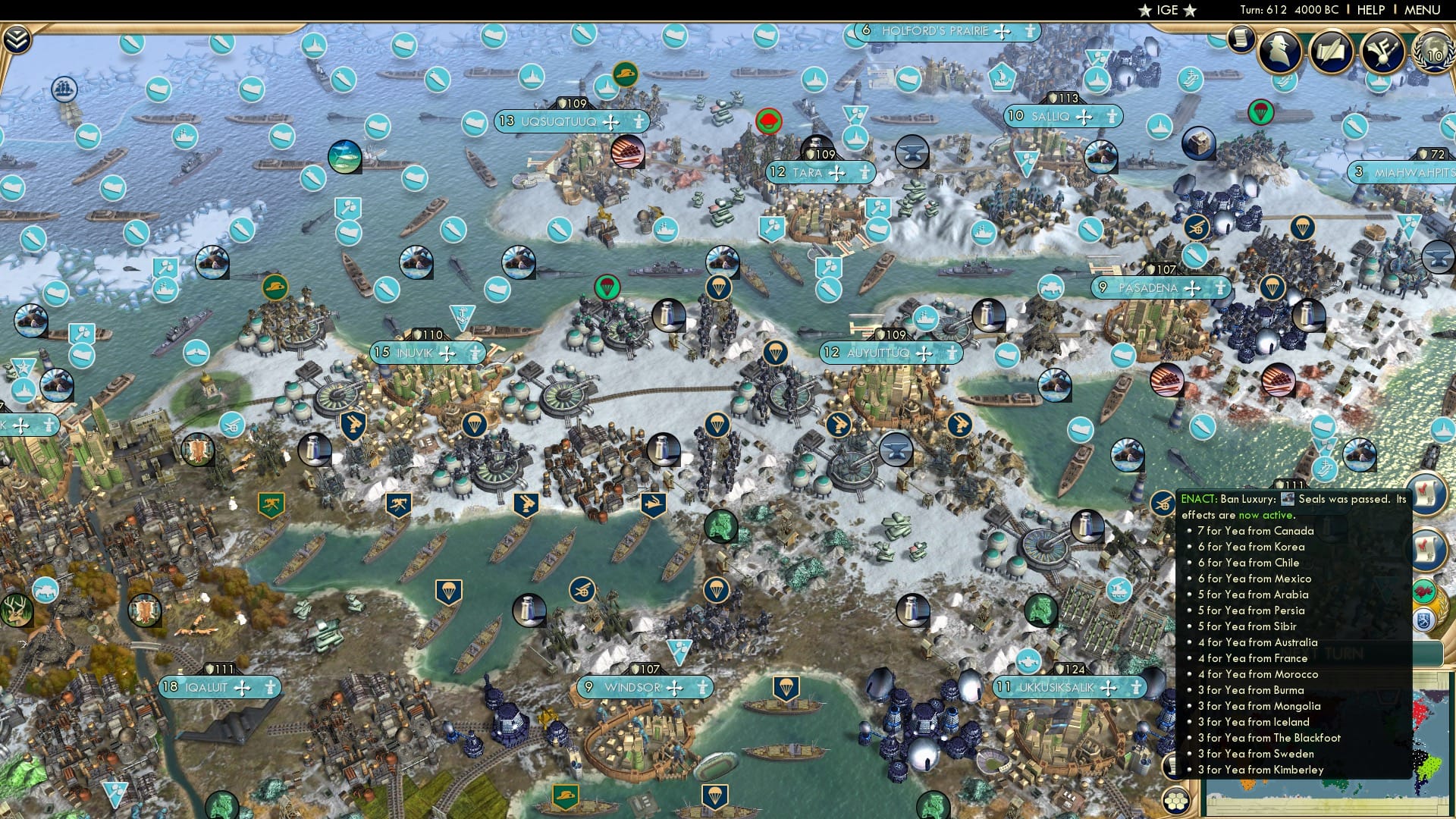The image size is (1456, 819).
Task: Select the Inuvik city banner
Action: point(428,352)
